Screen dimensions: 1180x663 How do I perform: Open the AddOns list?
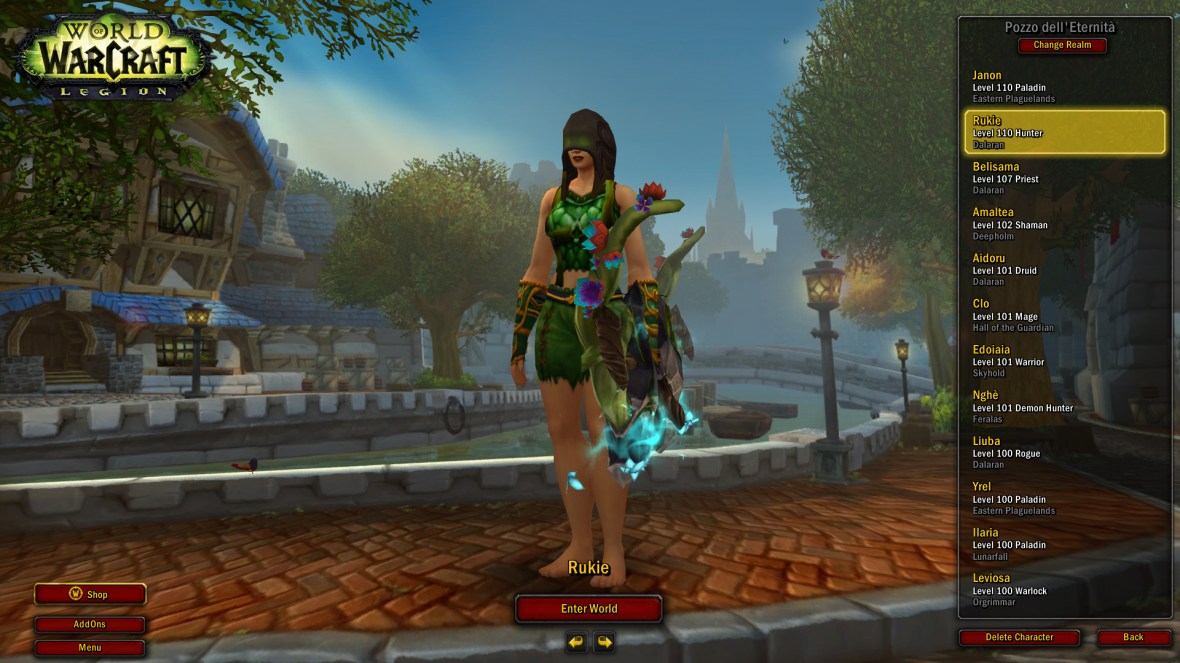click(x=90, y=624)
